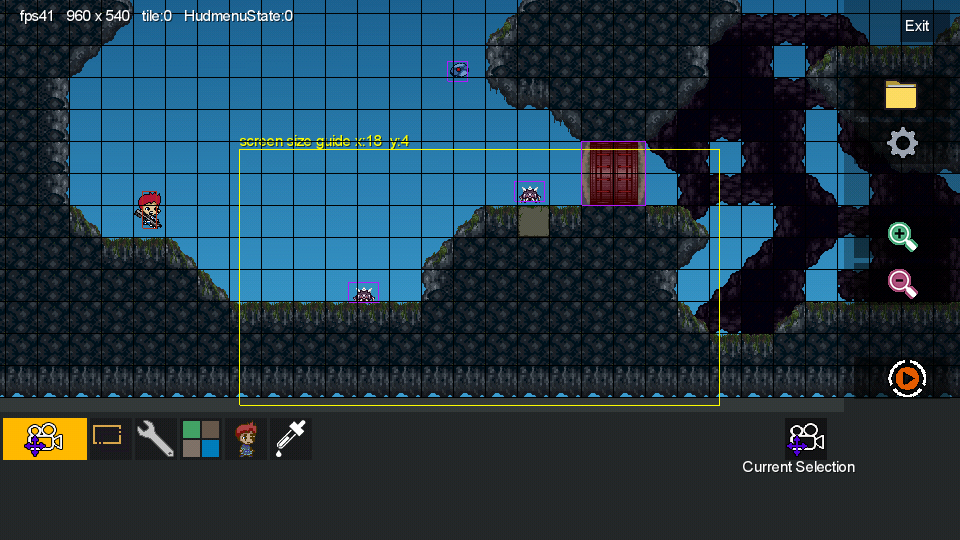960x540 pixels.
Task: Click the Current Selection camera preview
Action: (x=805, y=438)
